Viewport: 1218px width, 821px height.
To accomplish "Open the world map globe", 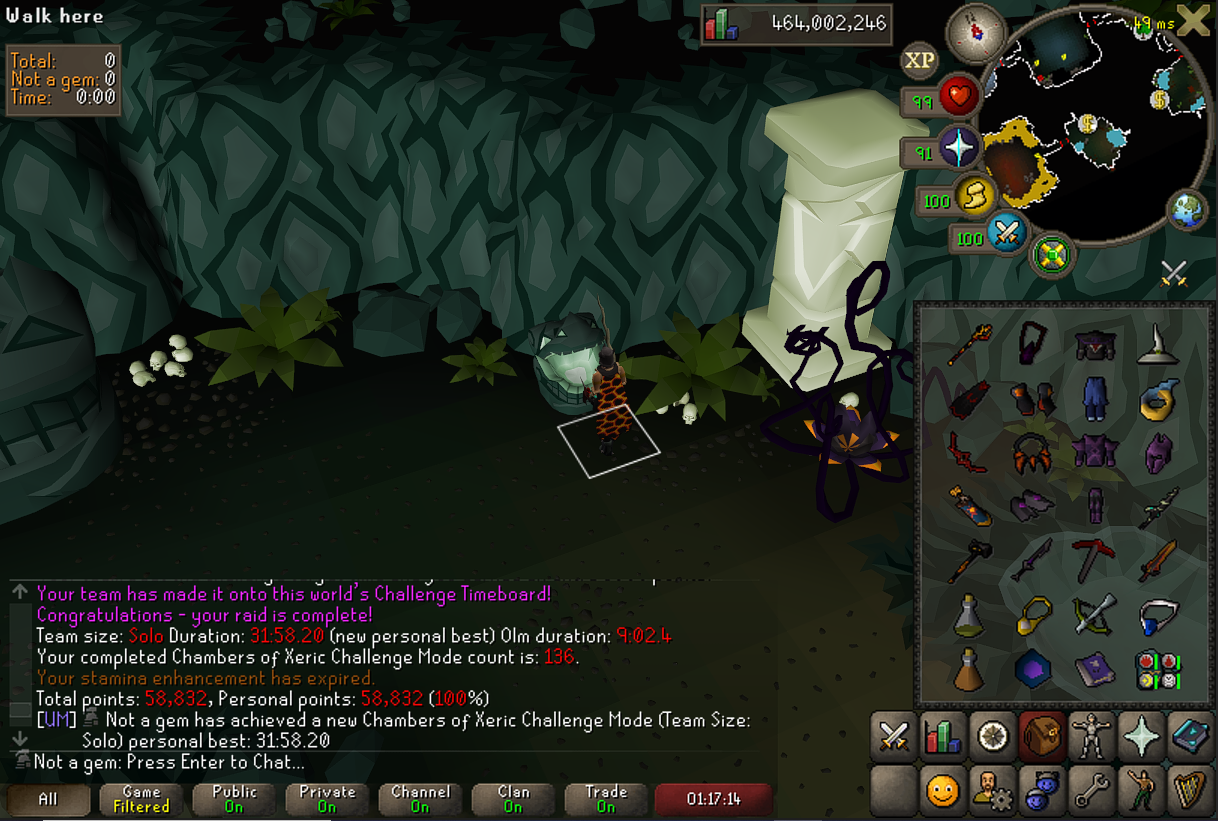I will 1187,212.
